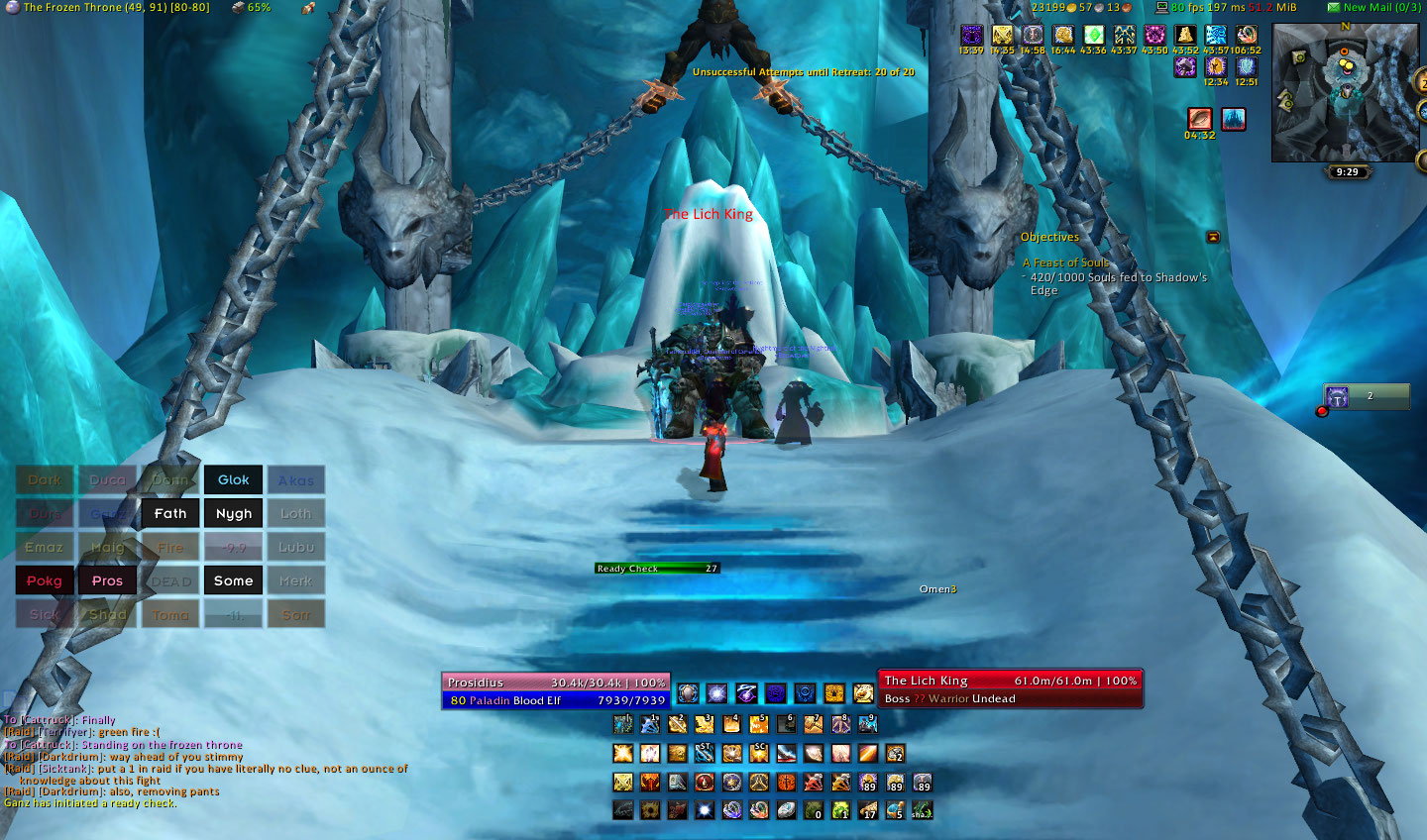Open the A Feast of Souls quest
This screenshot has height=840, width=1427.
1066,263
